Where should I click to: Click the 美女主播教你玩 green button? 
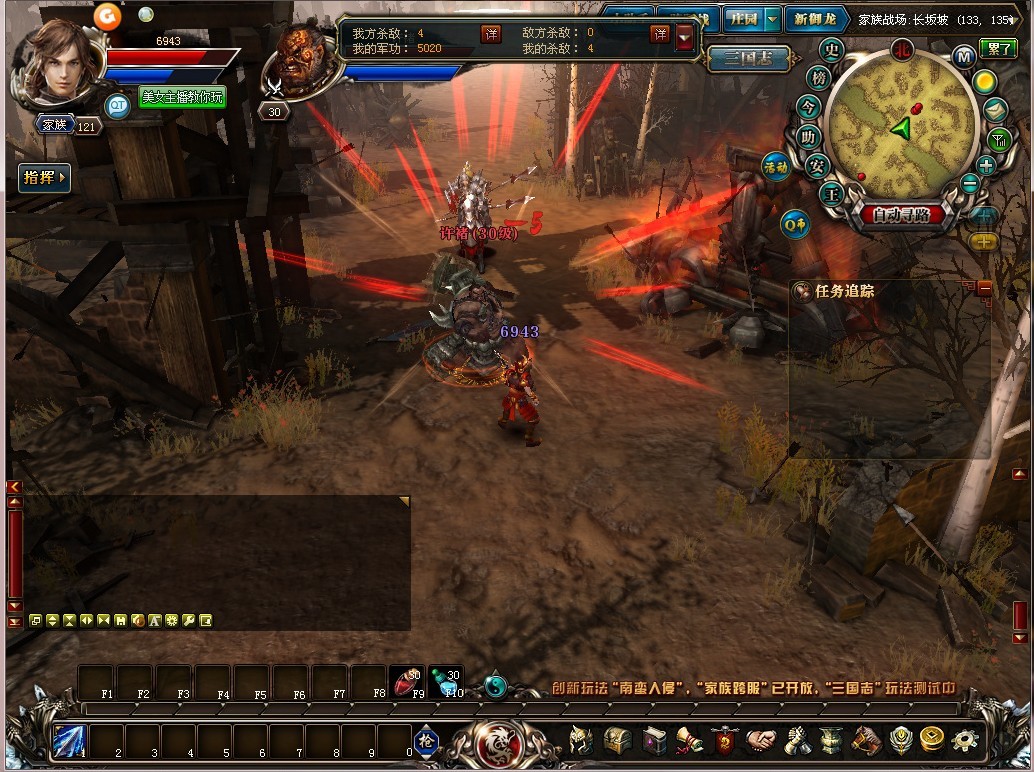click(182, 97)
